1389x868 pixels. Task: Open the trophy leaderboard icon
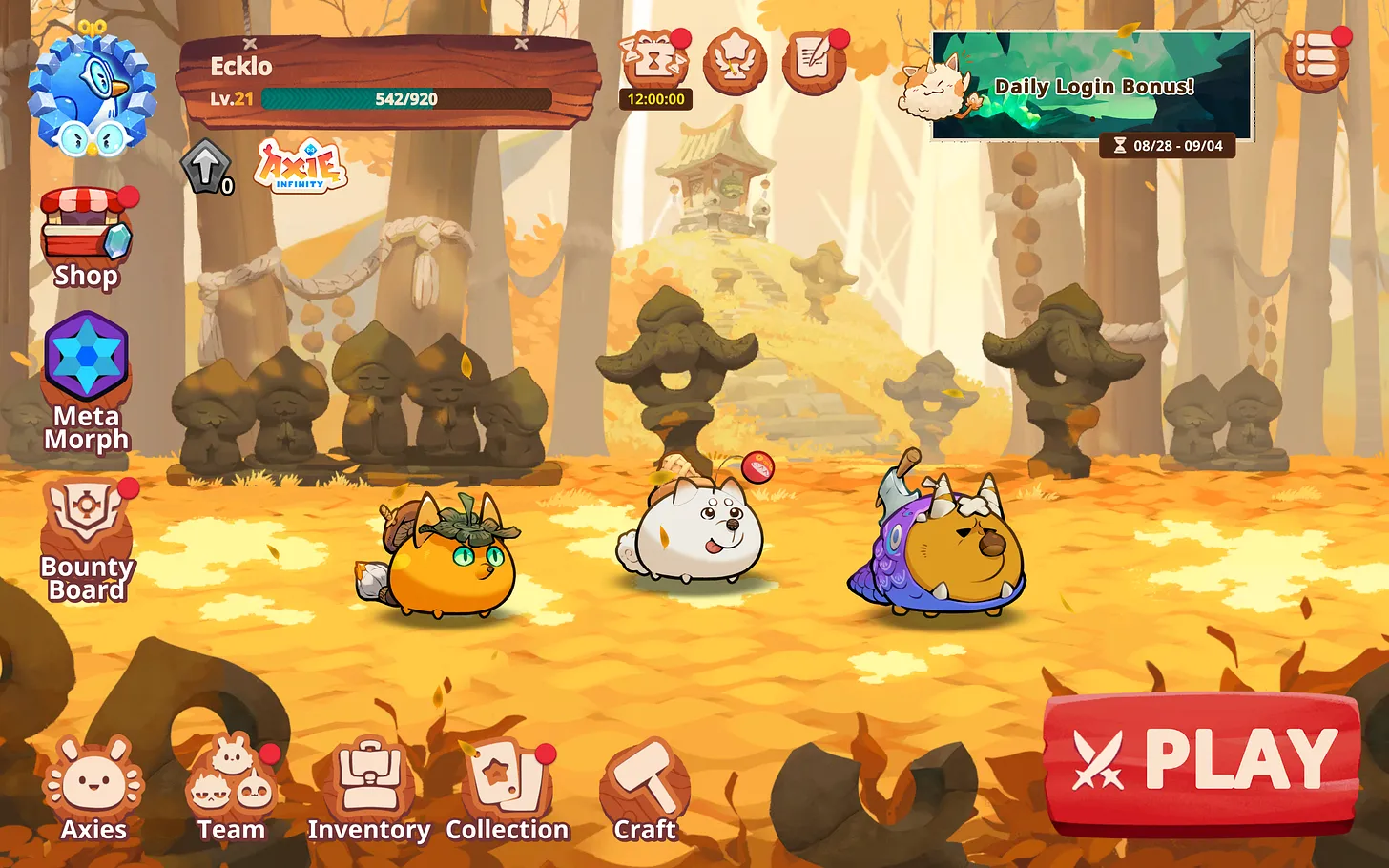coord(735,62)
